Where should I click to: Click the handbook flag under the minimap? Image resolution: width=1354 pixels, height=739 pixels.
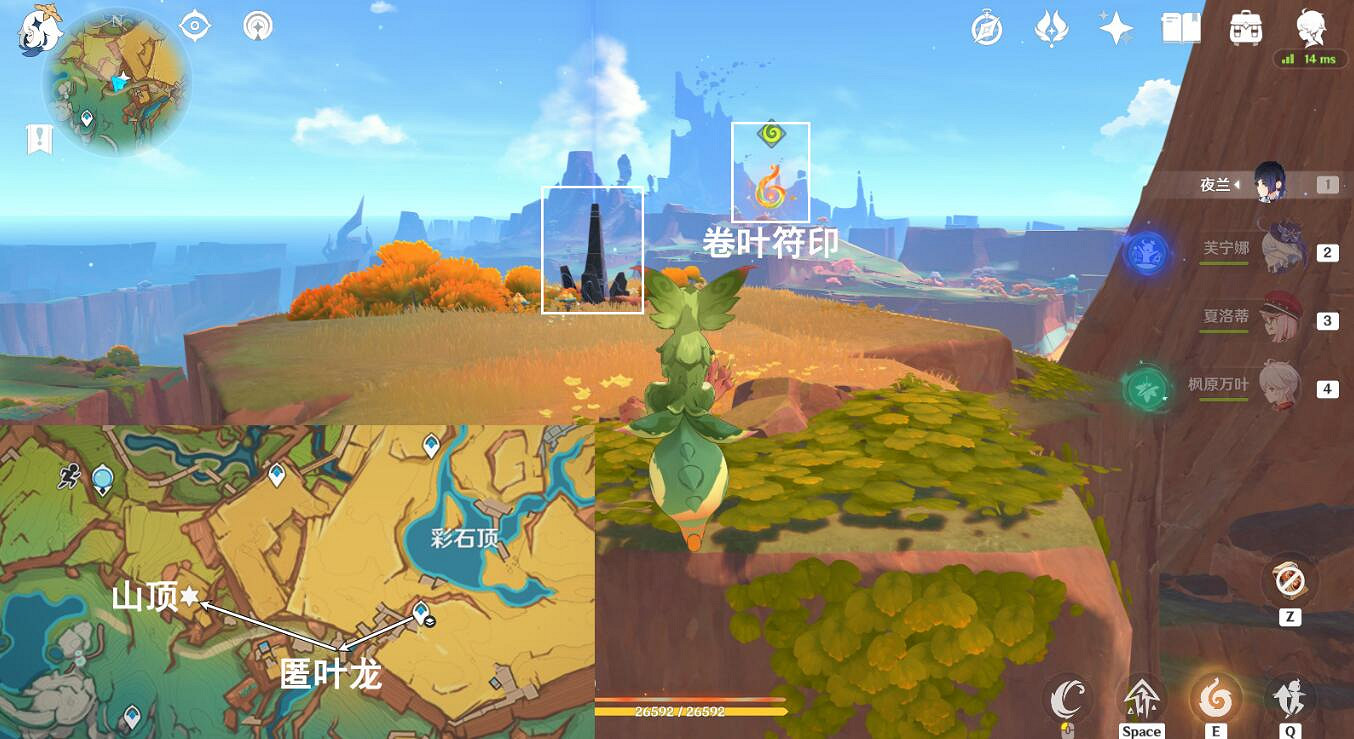38,138
